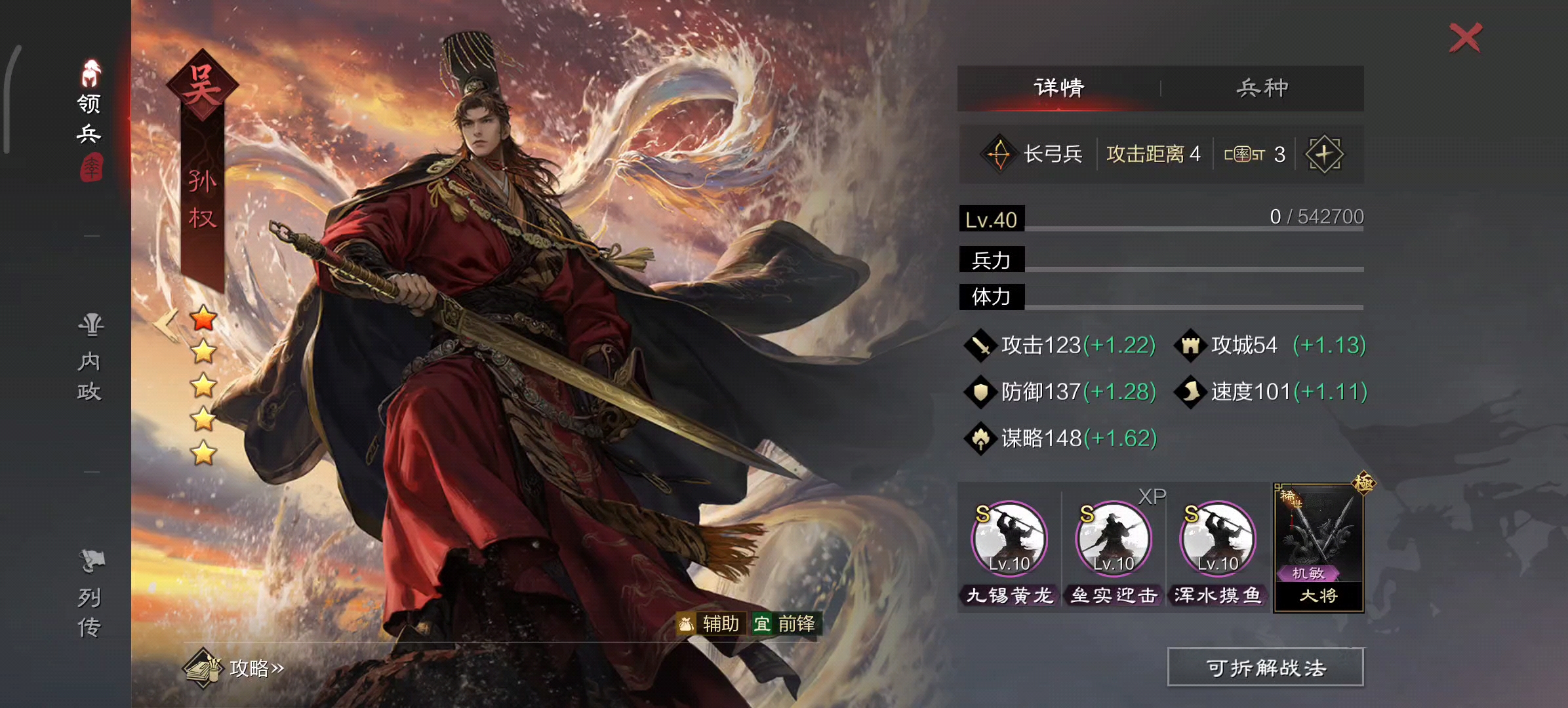Image resolution: width=1568 pixels, height=708 pixels.
Task: Select the 垒实迎击 skill icon
Action: pos(1114,539)
